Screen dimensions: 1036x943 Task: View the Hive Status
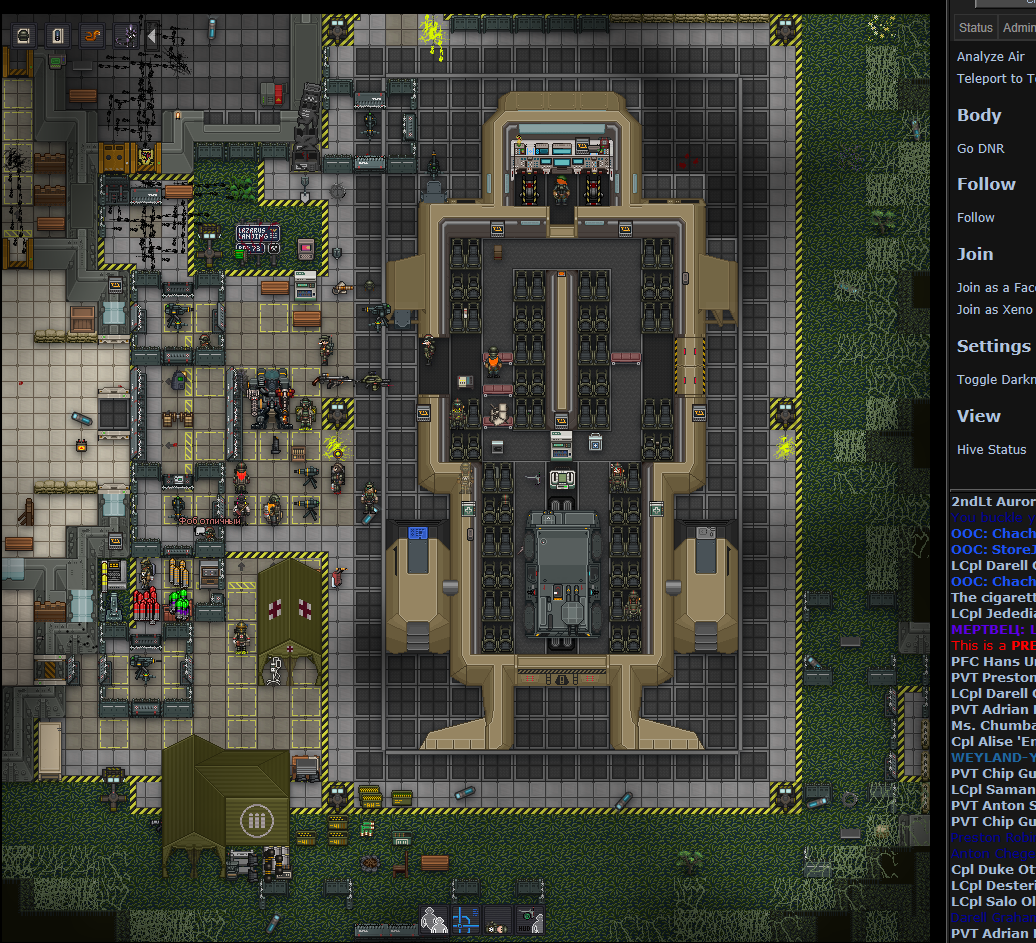coord(991,449)
